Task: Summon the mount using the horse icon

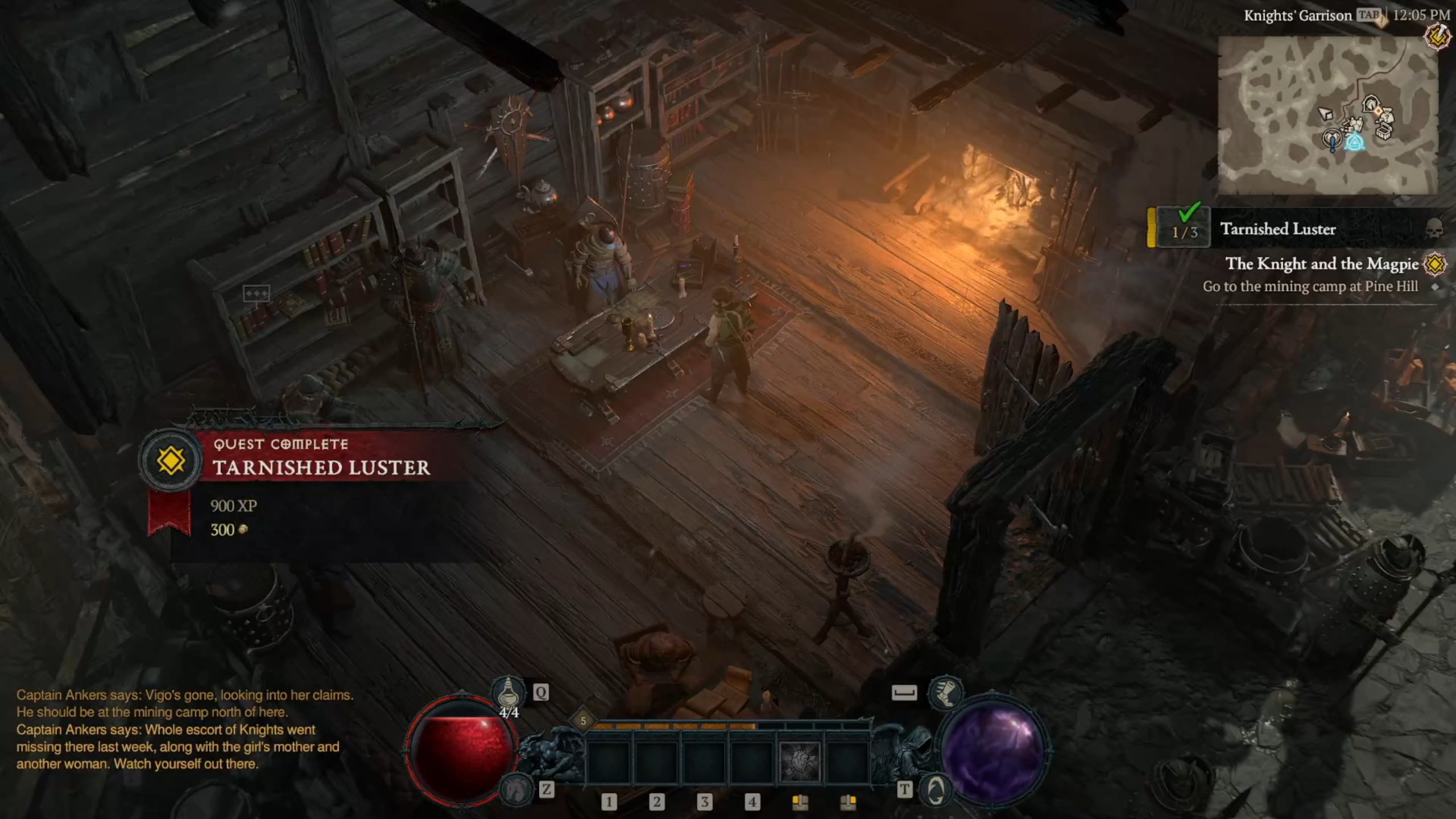Action: pyautogui.click(x=515, y=791)
